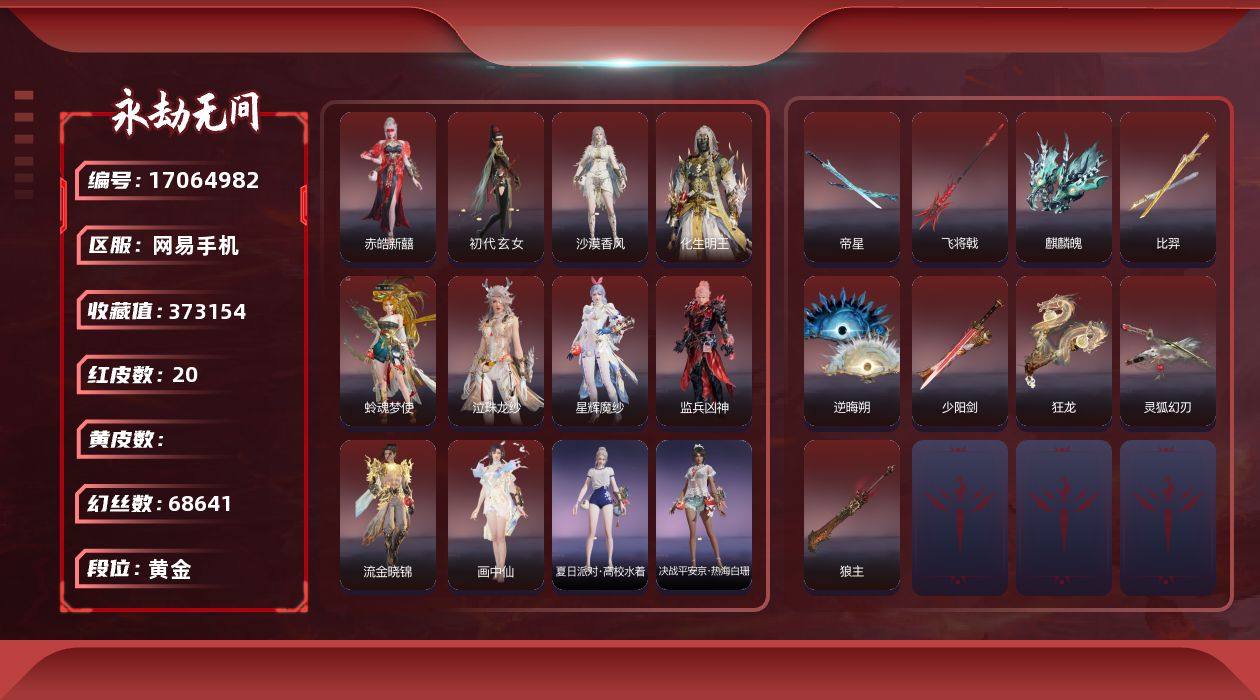Select the 夏日派对·高校水着 skin card
This screenshot has width=1260, height=700.
[x=600, y=515]
